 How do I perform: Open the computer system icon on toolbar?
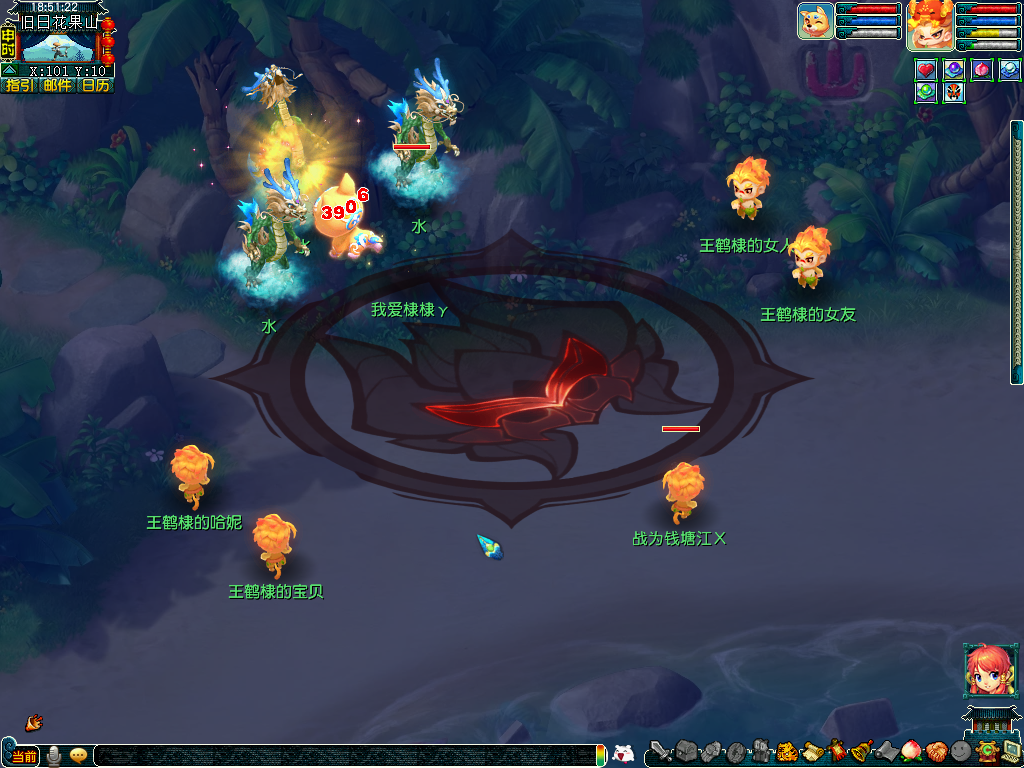(1010, 751)
